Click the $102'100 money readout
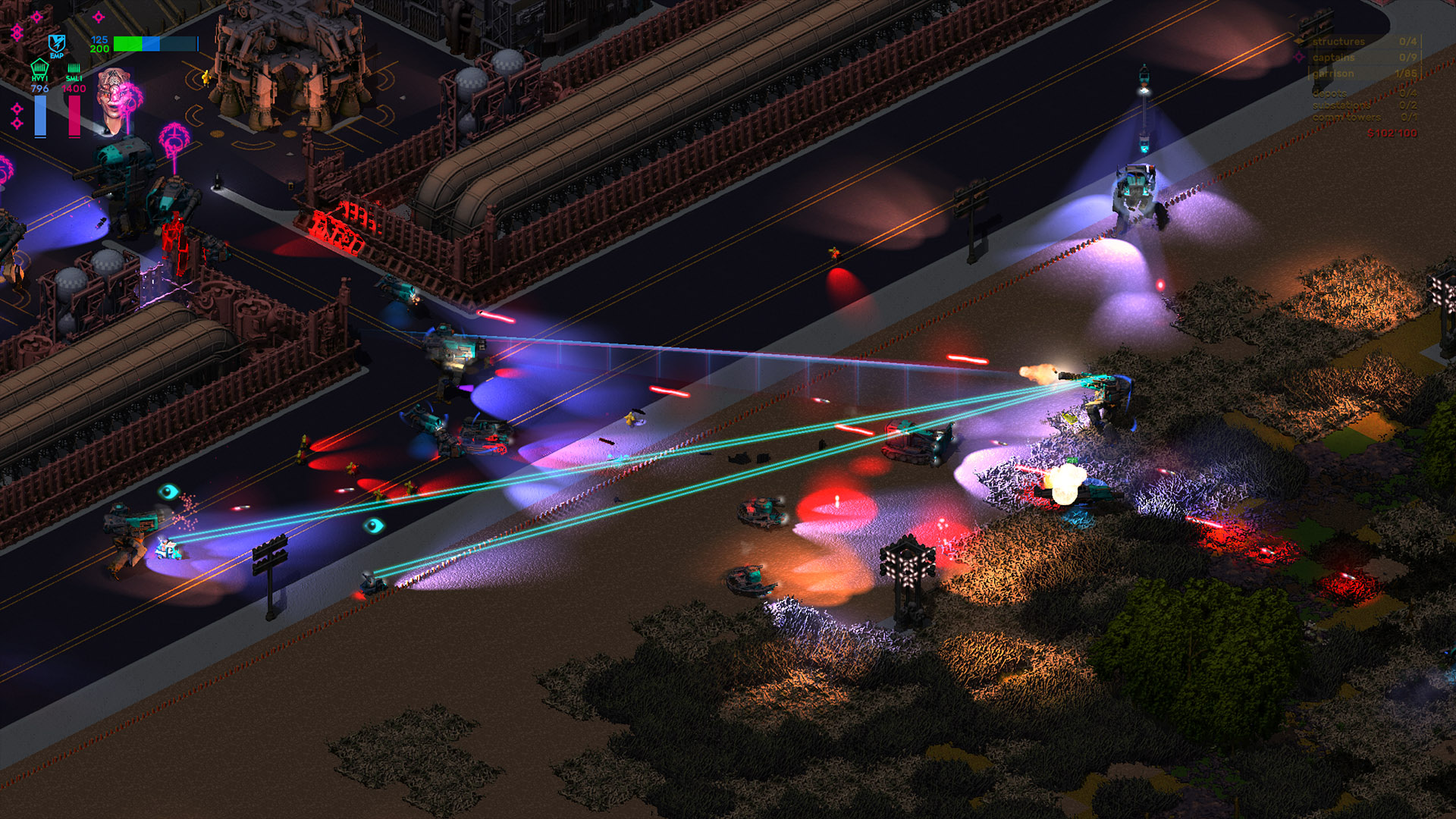This screenshot has height=819, width=1456. pos(1392,132)
